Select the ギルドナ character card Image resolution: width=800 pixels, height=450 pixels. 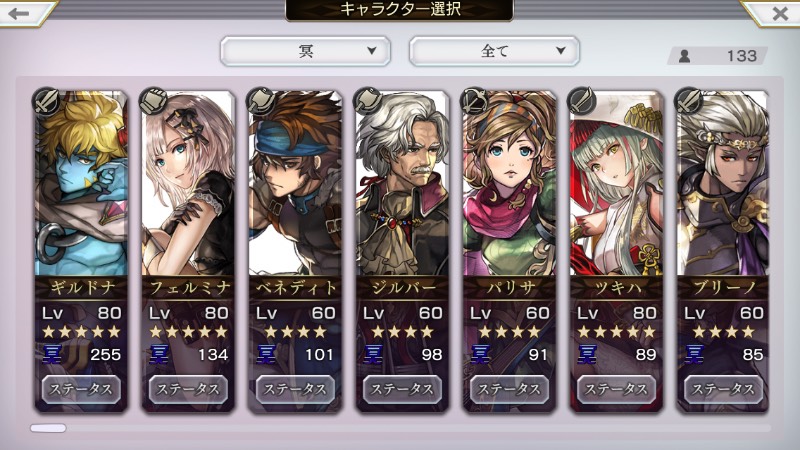click(x=80, y=190)
